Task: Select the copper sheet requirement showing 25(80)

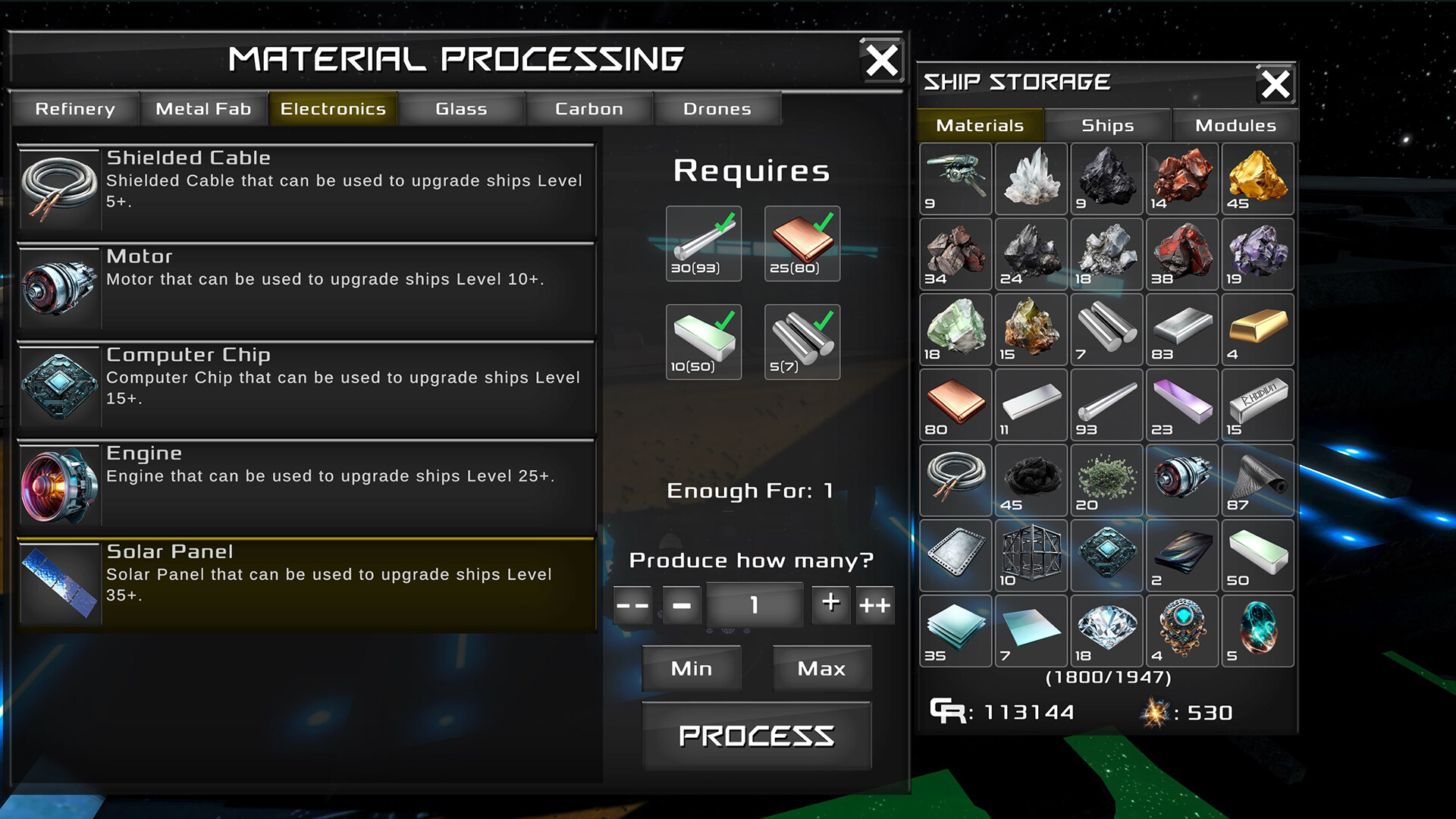Action: pyautogui.click(x=802, y=243)
